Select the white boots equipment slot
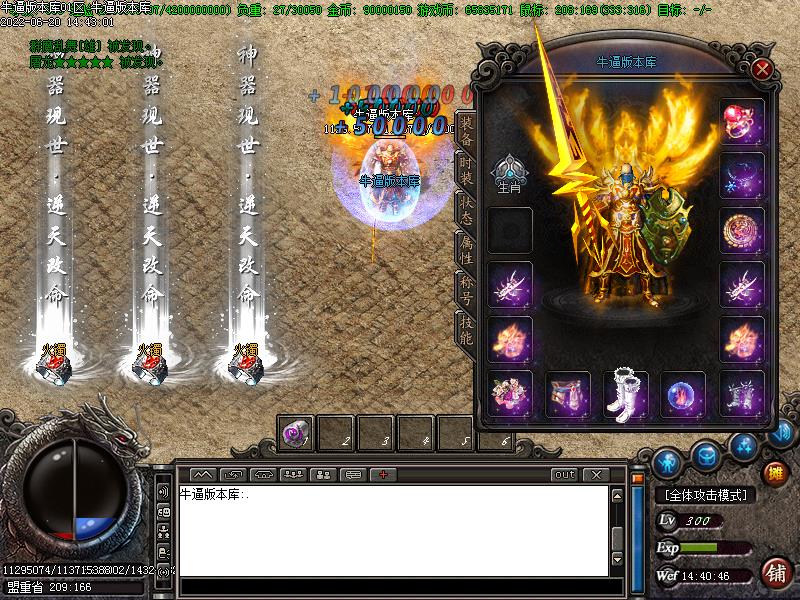 pyautogui.click(x=626, y=394)
